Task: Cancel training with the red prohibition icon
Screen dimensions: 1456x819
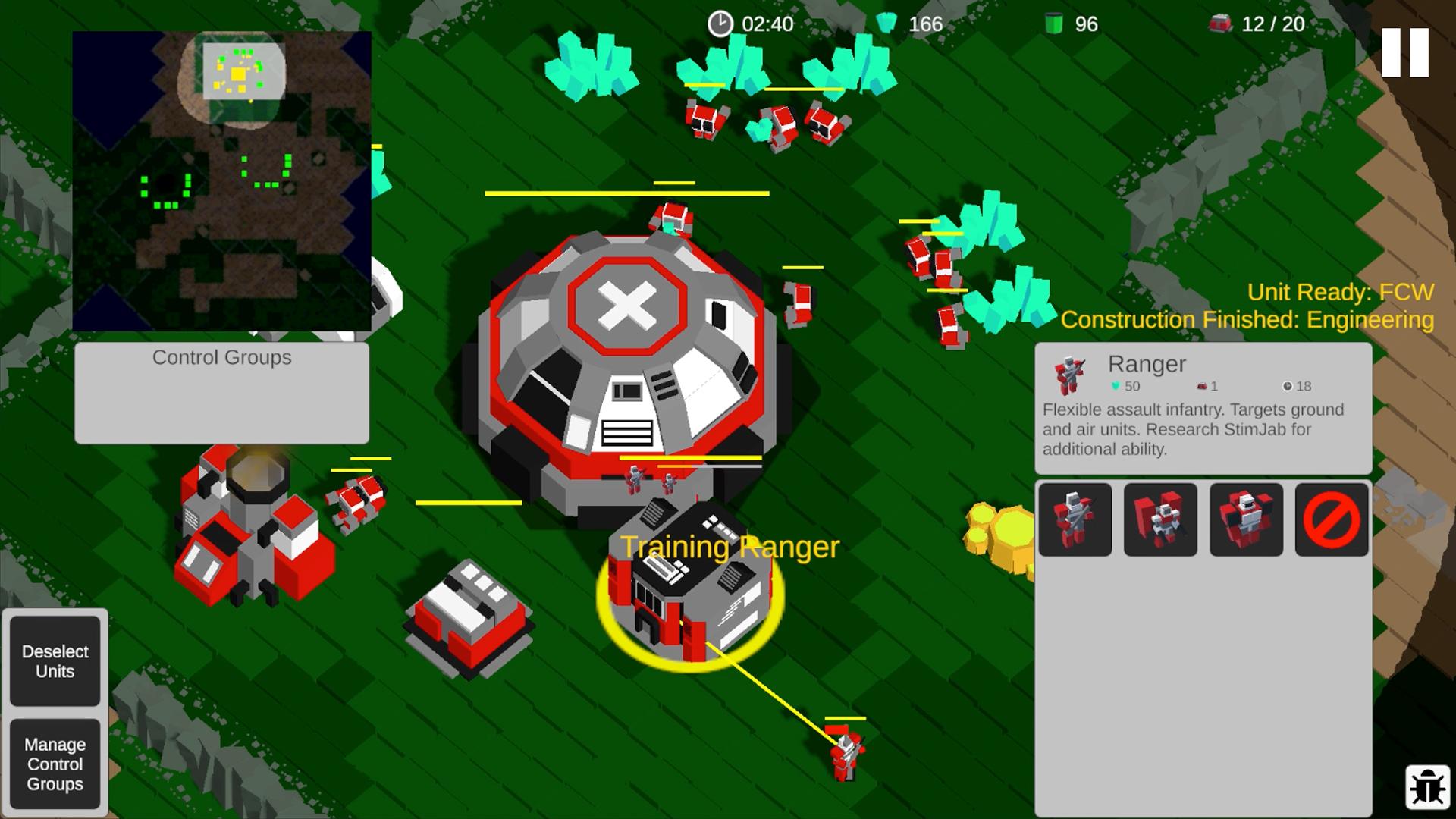Action: [x=1332, y=519]
